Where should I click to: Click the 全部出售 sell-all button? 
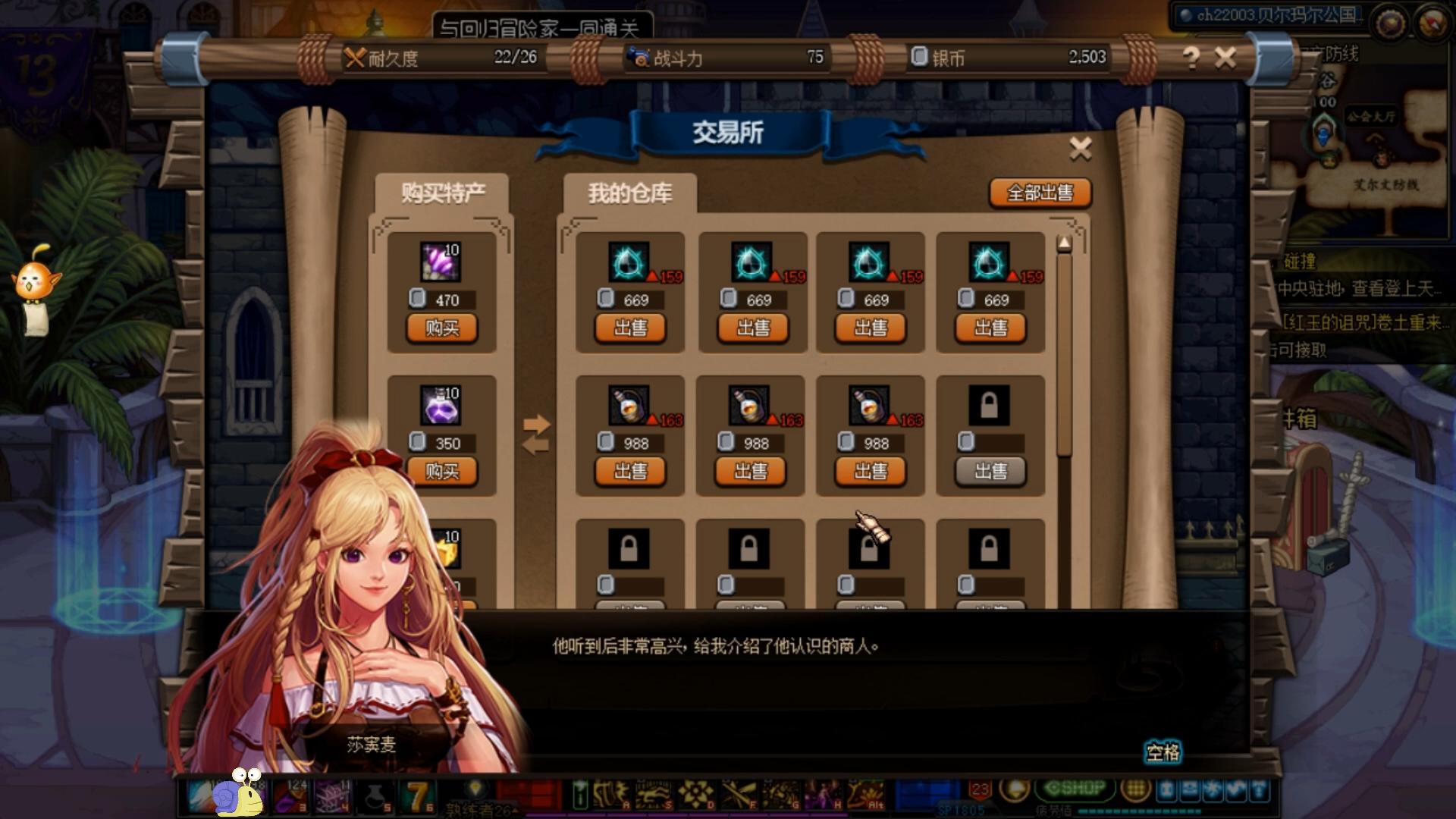pyautogui.click(x=1040, y=193)
